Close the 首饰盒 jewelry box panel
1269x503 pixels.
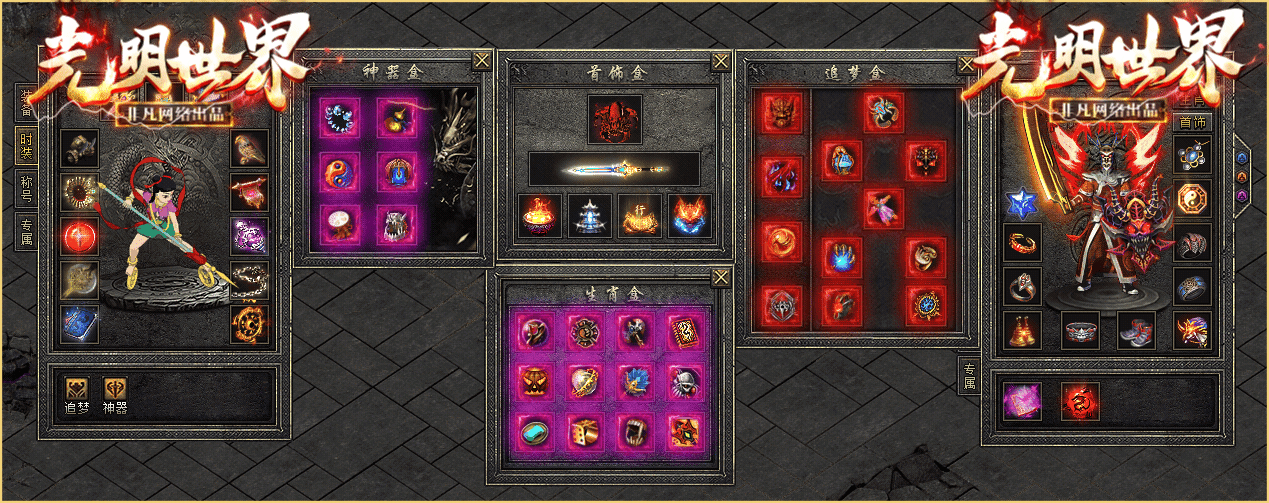[x=721, y=61]
